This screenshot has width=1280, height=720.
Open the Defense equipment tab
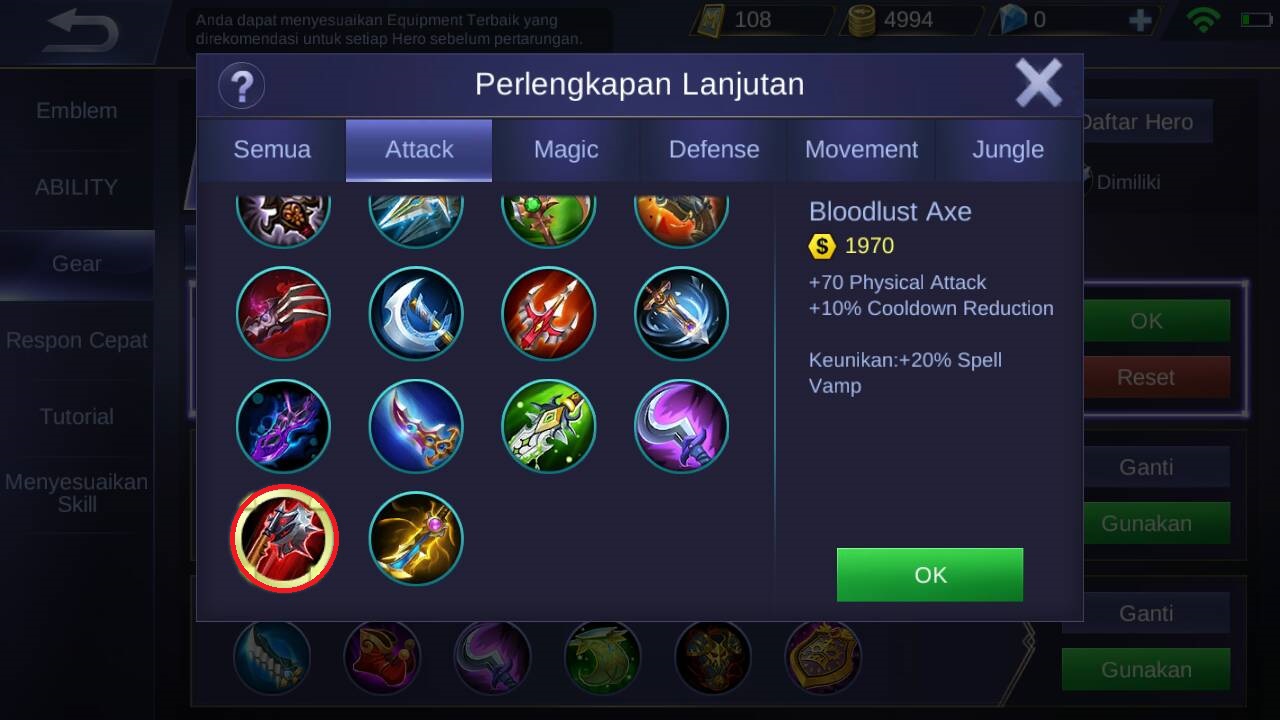pos(713,150)
